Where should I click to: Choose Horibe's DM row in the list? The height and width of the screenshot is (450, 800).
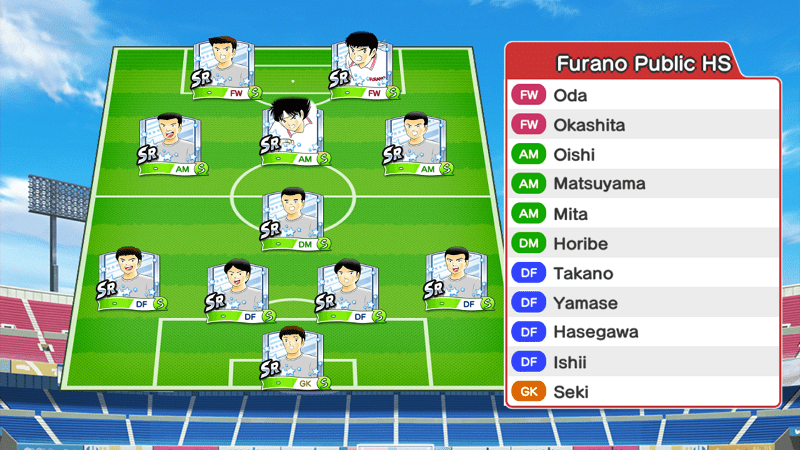[x=642, y=244]
